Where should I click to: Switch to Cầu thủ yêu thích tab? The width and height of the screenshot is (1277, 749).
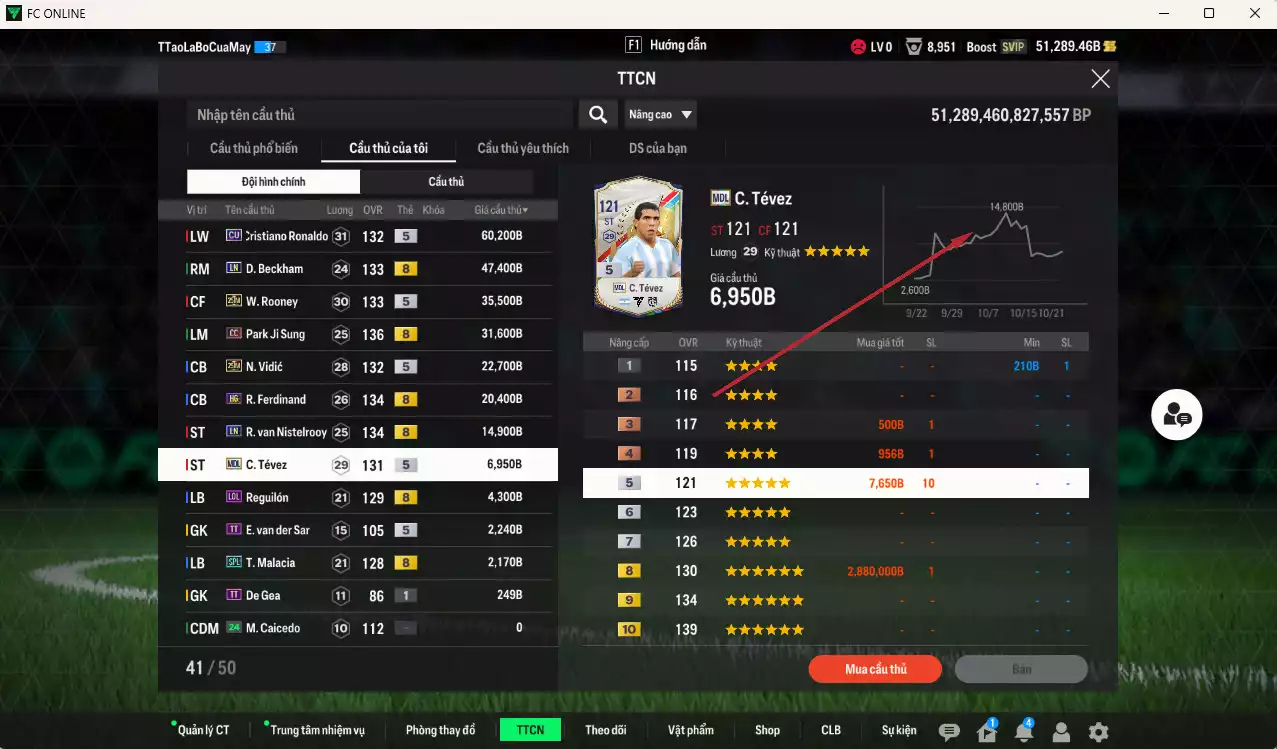click(523, 148)
